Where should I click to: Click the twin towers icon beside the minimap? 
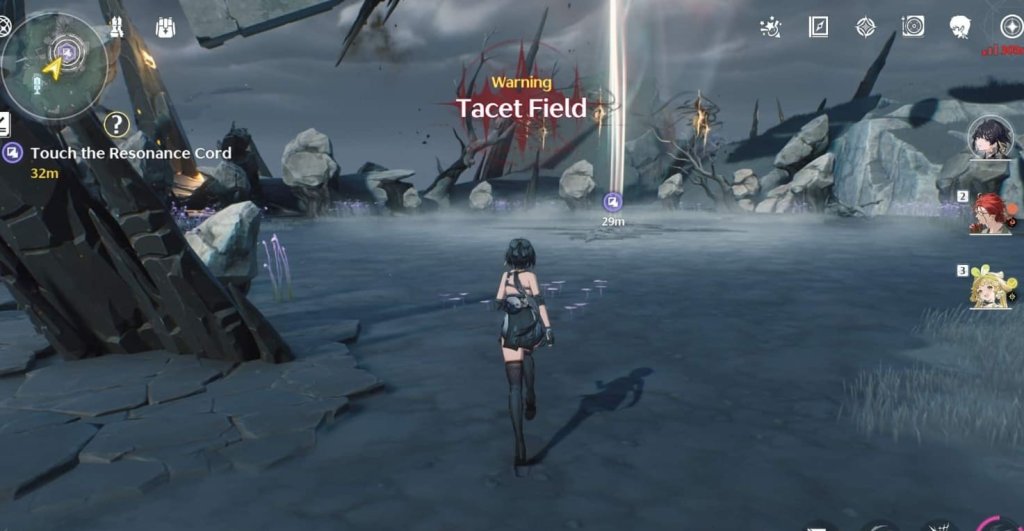pos(117,27)
